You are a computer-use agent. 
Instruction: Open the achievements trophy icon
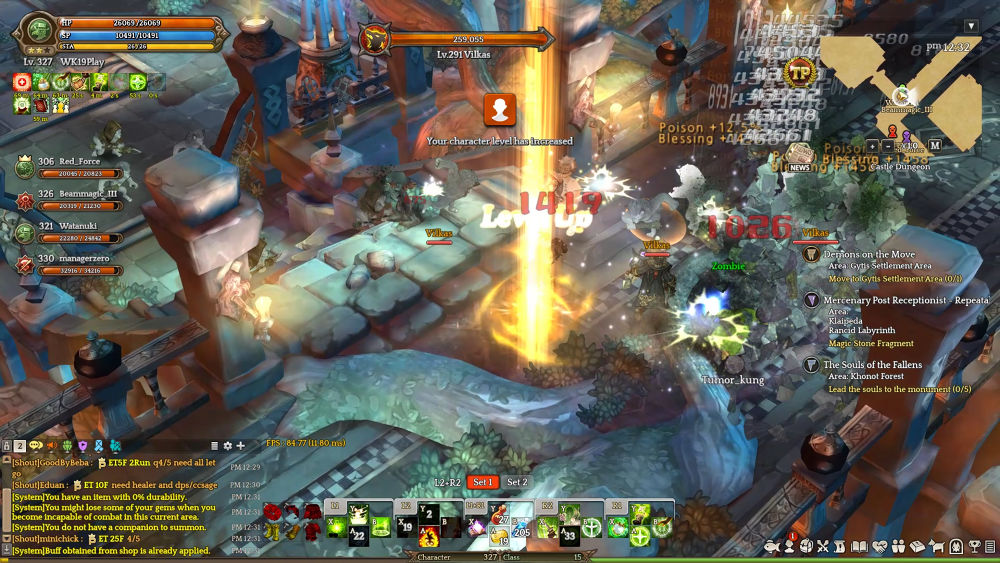[972, 546]
